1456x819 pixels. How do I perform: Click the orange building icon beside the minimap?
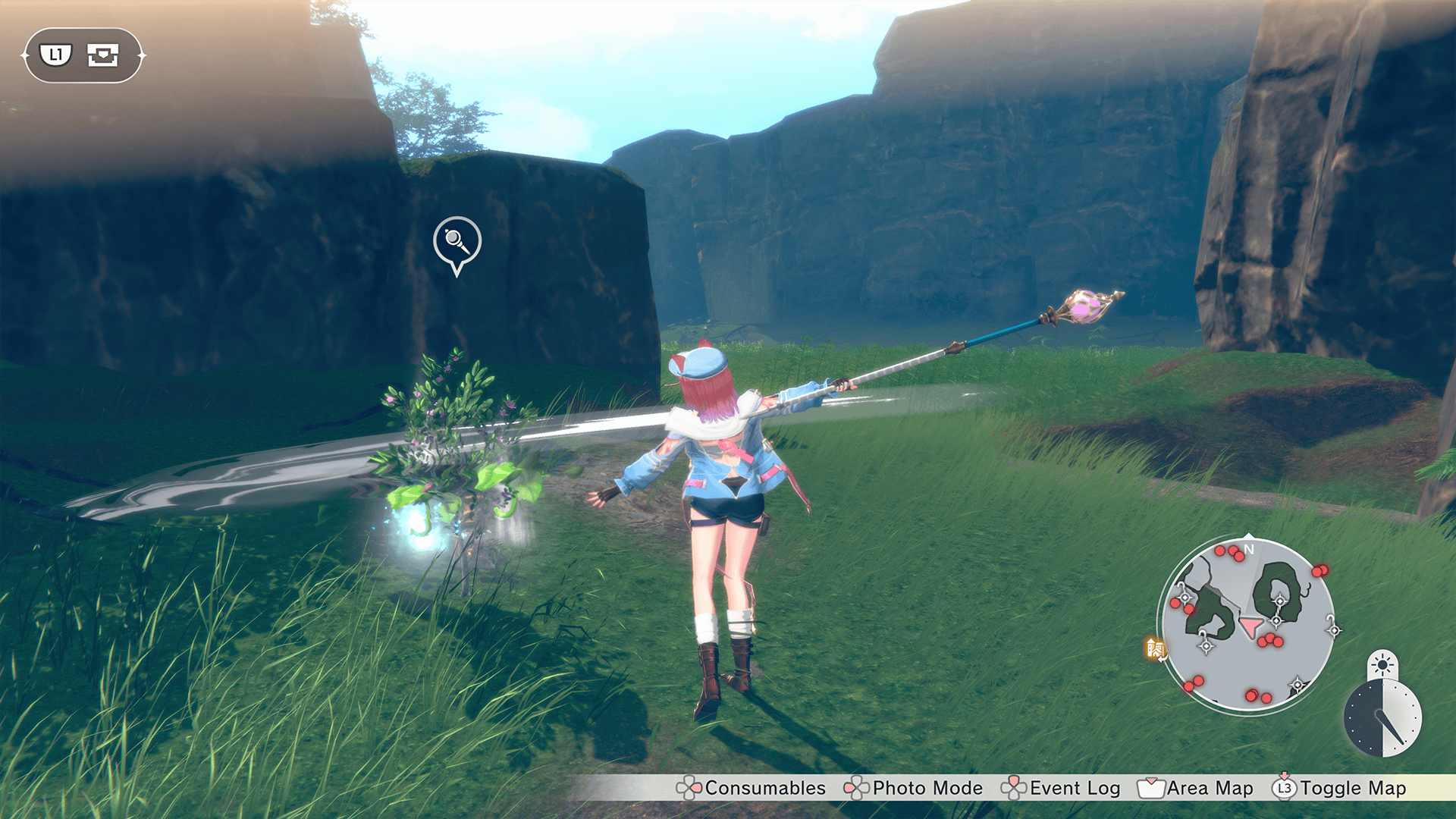(1156, 648)
